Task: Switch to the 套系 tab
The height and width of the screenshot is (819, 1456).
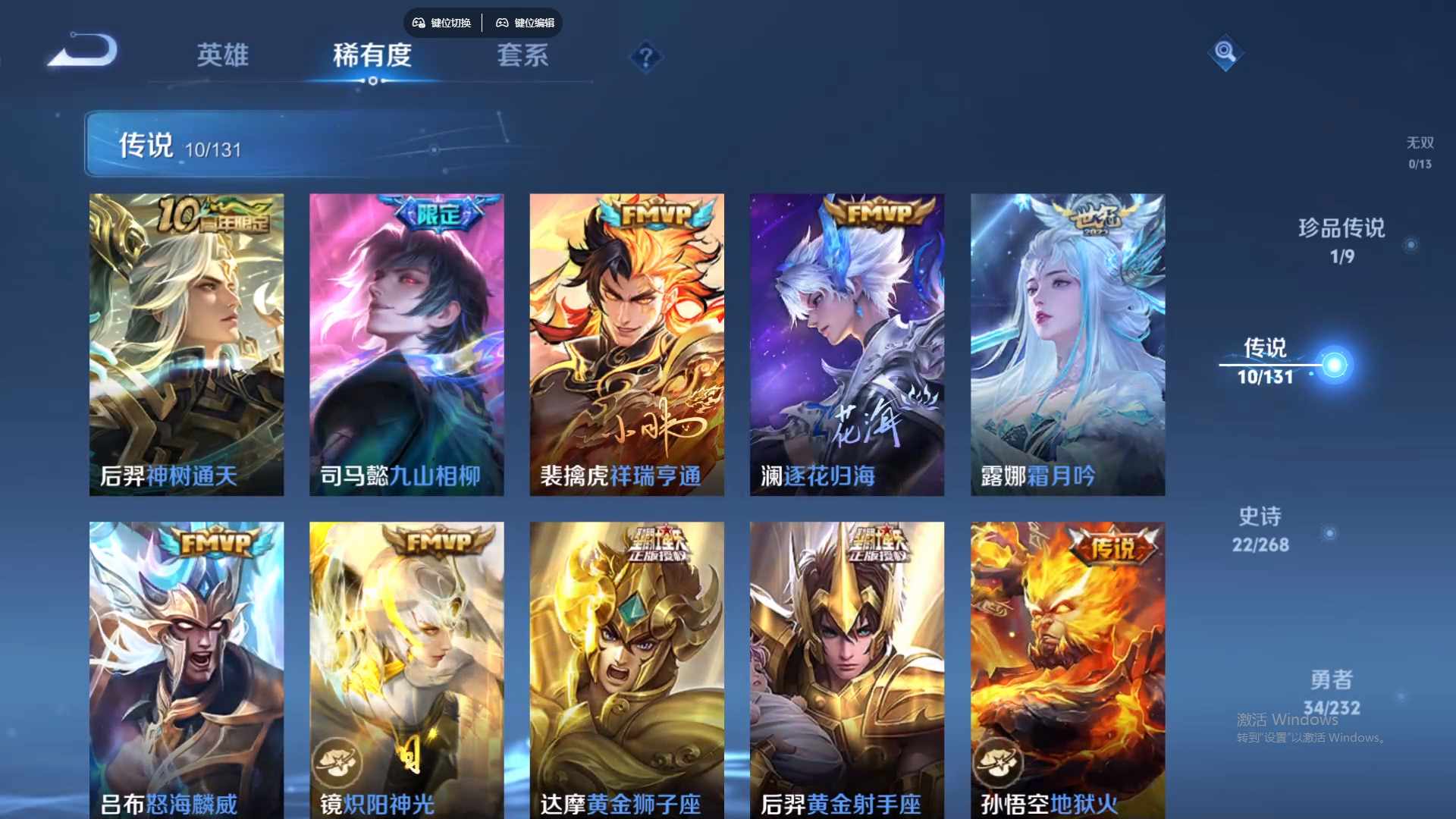Action: [x=524, y=55]
